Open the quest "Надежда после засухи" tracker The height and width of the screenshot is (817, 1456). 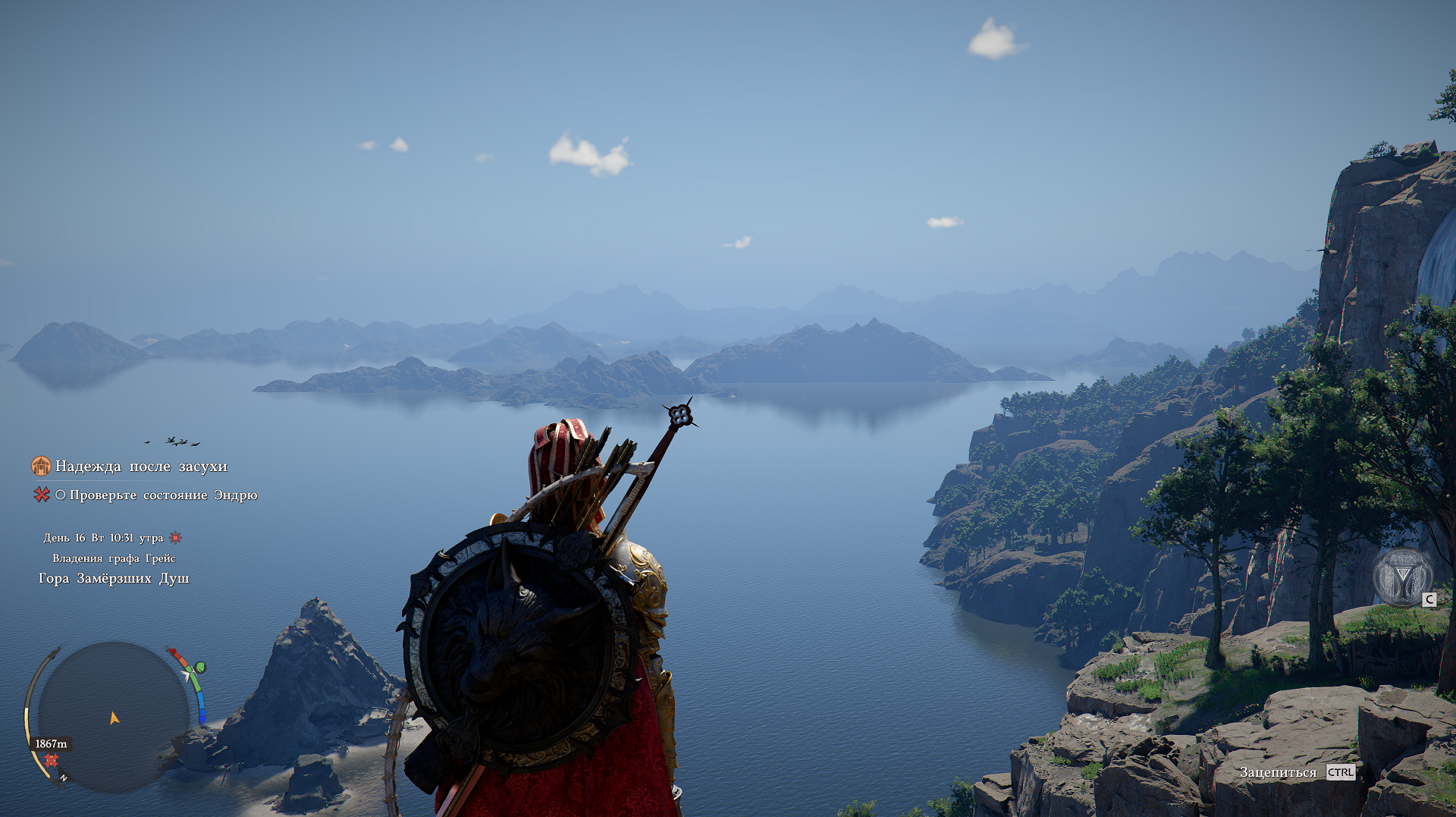(x=141, y=467)
